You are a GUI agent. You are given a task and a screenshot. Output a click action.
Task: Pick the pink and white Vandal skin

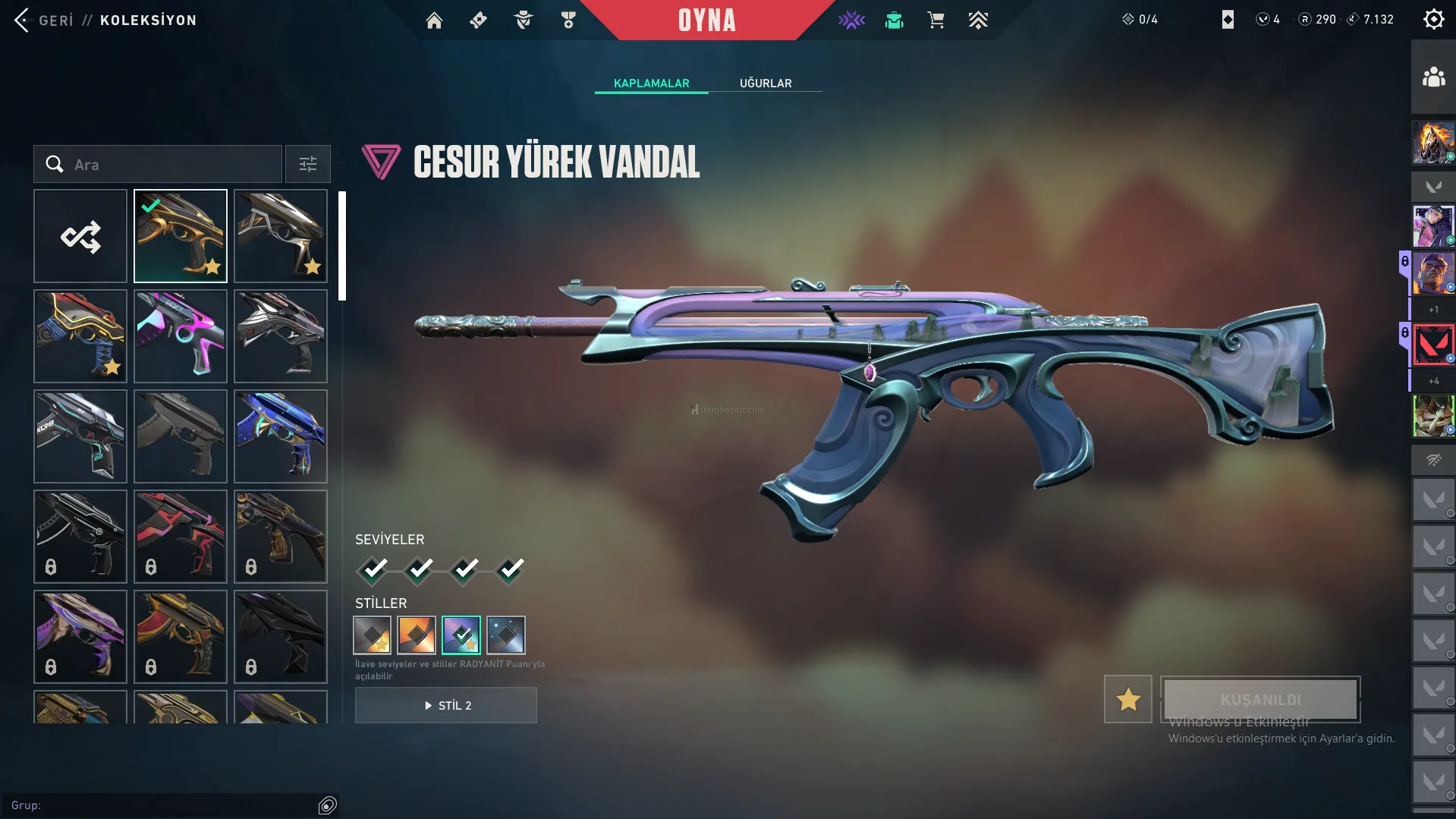(x=181, y=337)
